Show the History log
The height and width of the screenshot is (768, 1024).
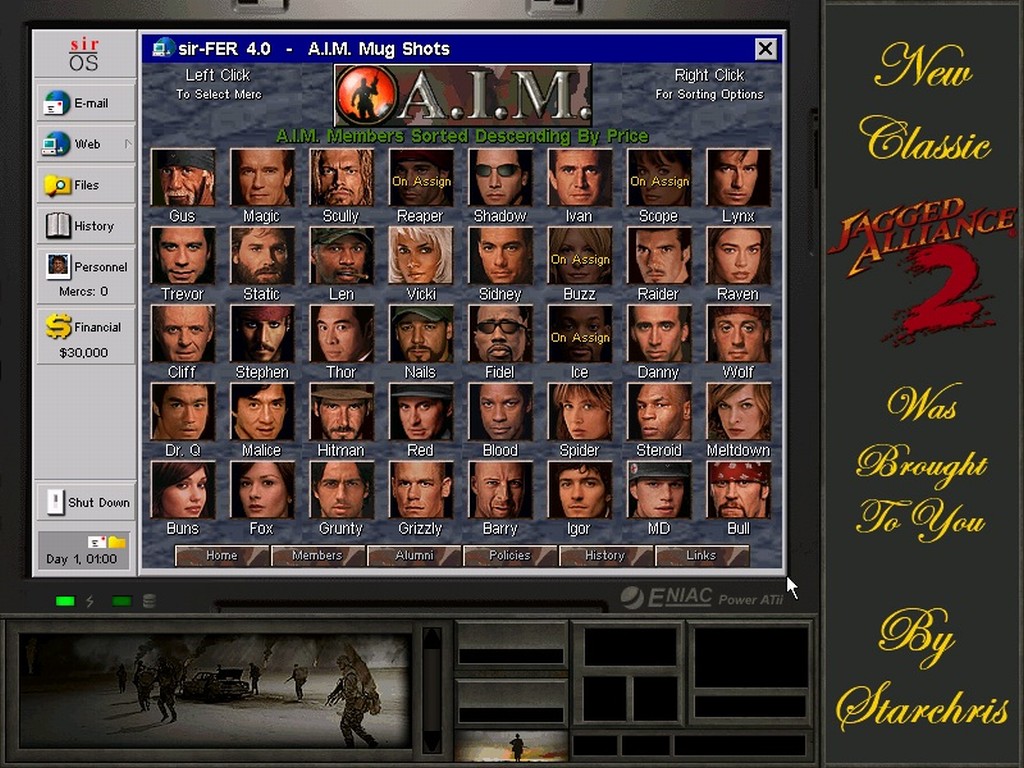tap(86, 226)
